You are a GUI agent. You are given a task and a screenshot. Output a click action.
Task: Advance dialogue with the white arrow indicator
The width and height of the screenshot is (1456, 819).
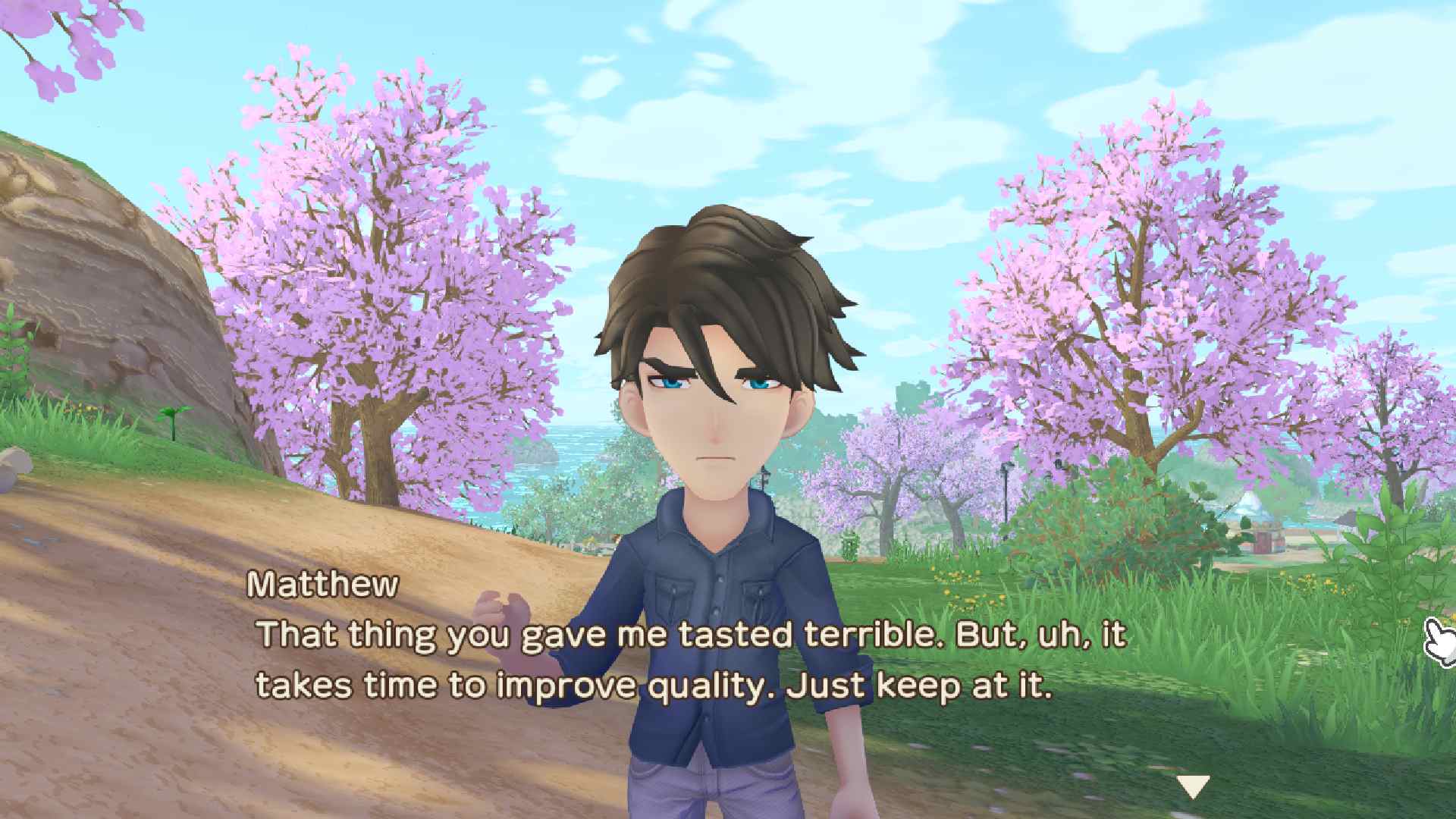point(1192,786)
